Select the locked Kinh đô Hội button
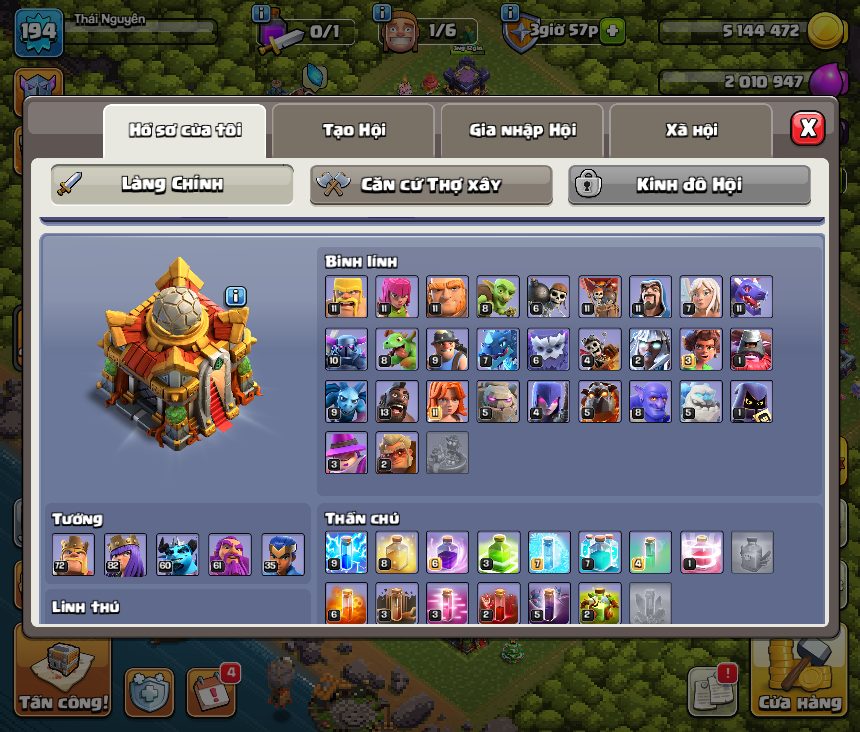The image size is (860, 732). click(689, 185)
